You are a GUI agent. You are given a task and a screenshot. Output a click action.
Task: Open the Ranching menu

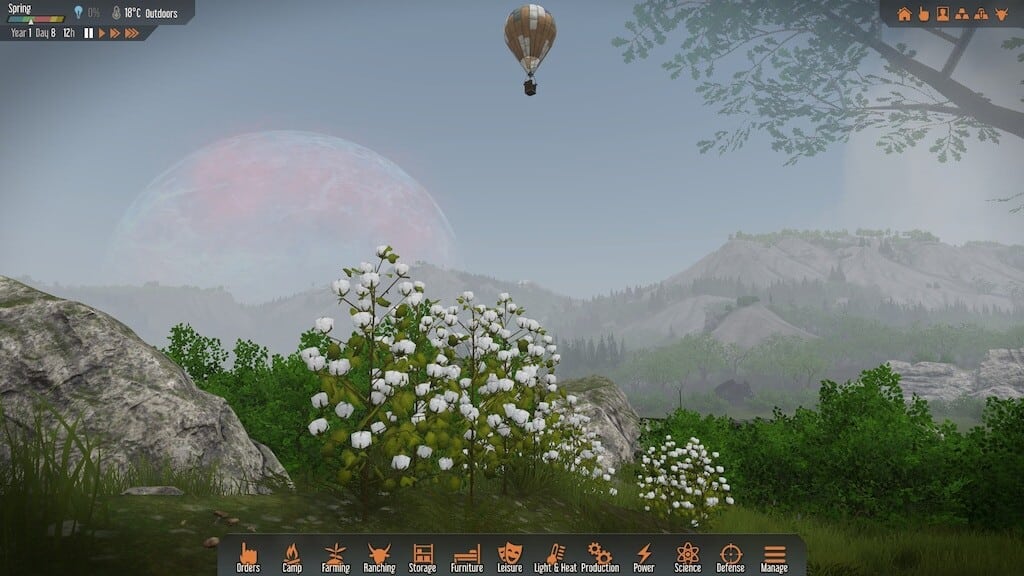coord(379,556)
